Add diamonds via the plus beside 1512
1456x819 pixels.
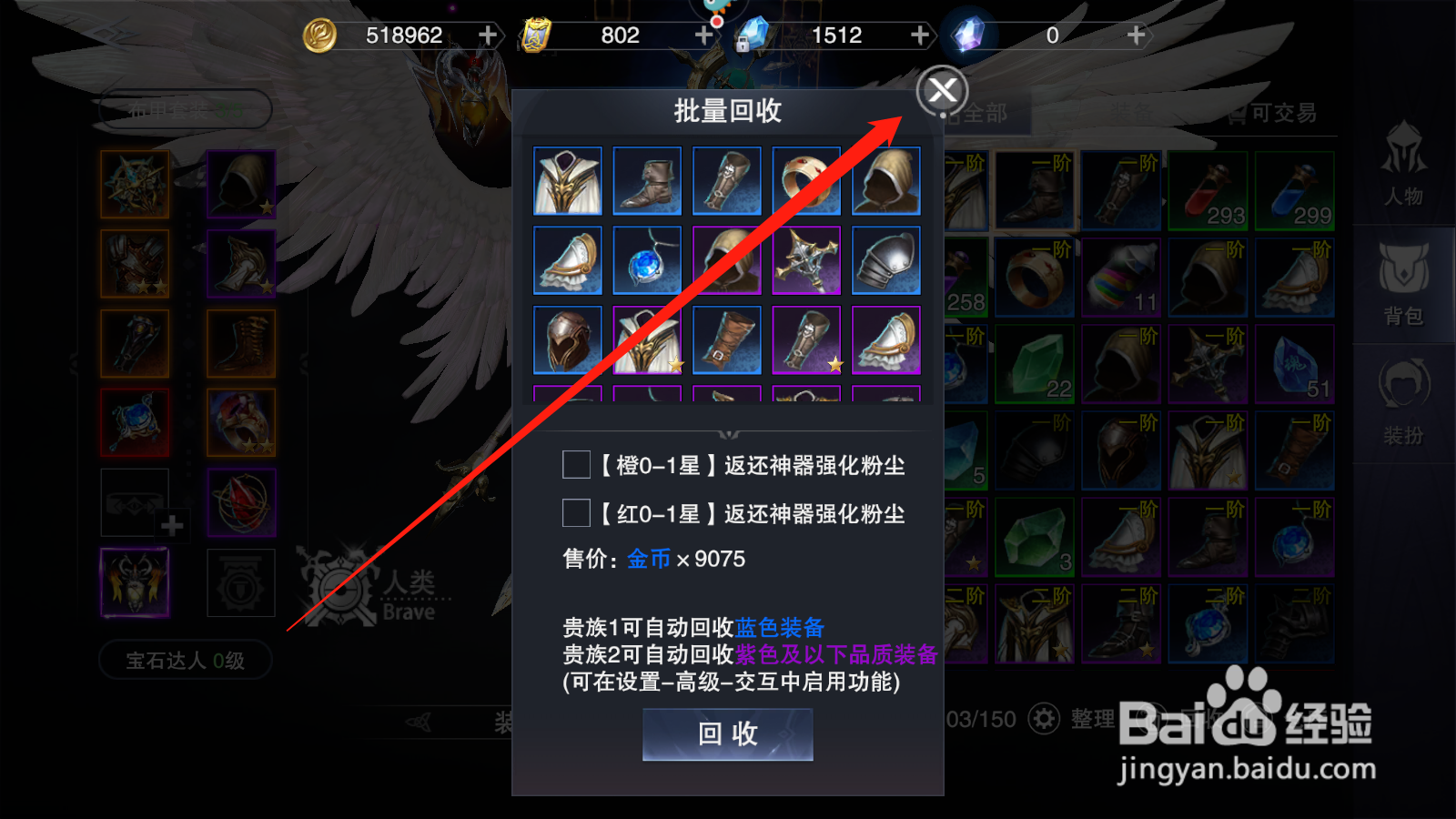(919, 35)
